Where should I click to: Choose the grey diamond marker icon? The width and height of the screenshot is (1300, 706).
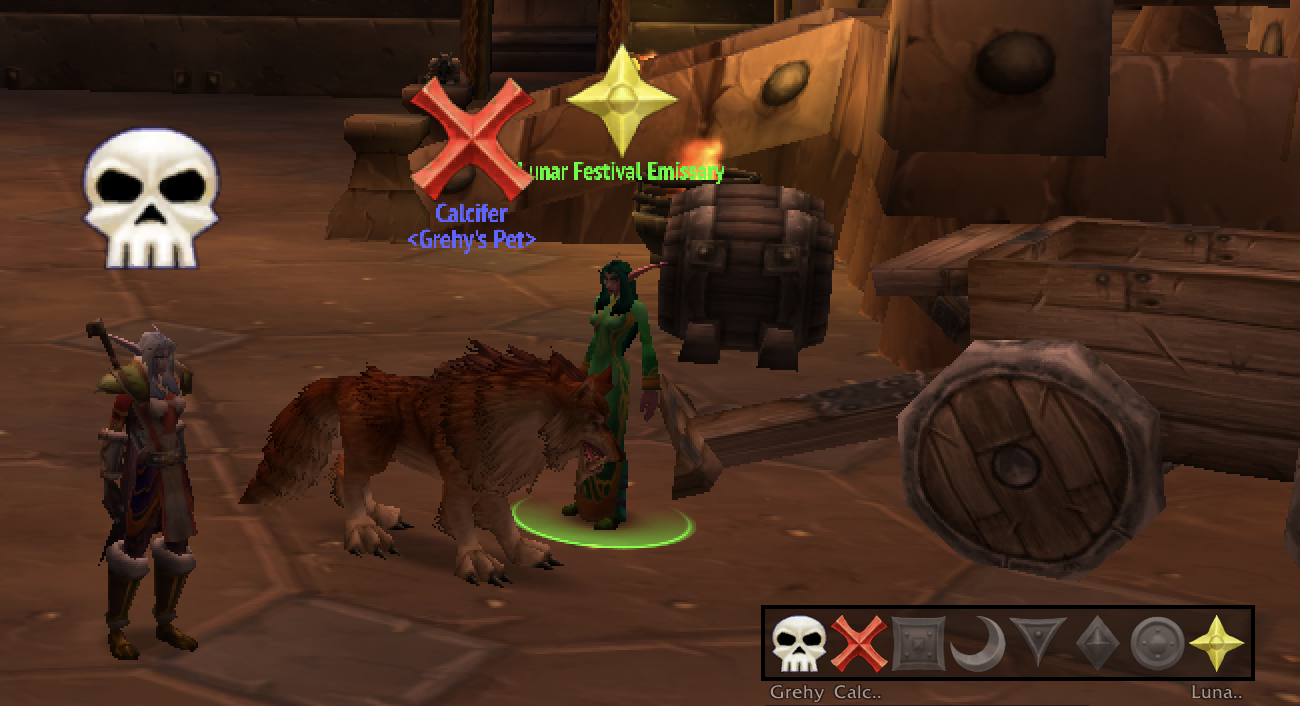(x=1096, y=644)
